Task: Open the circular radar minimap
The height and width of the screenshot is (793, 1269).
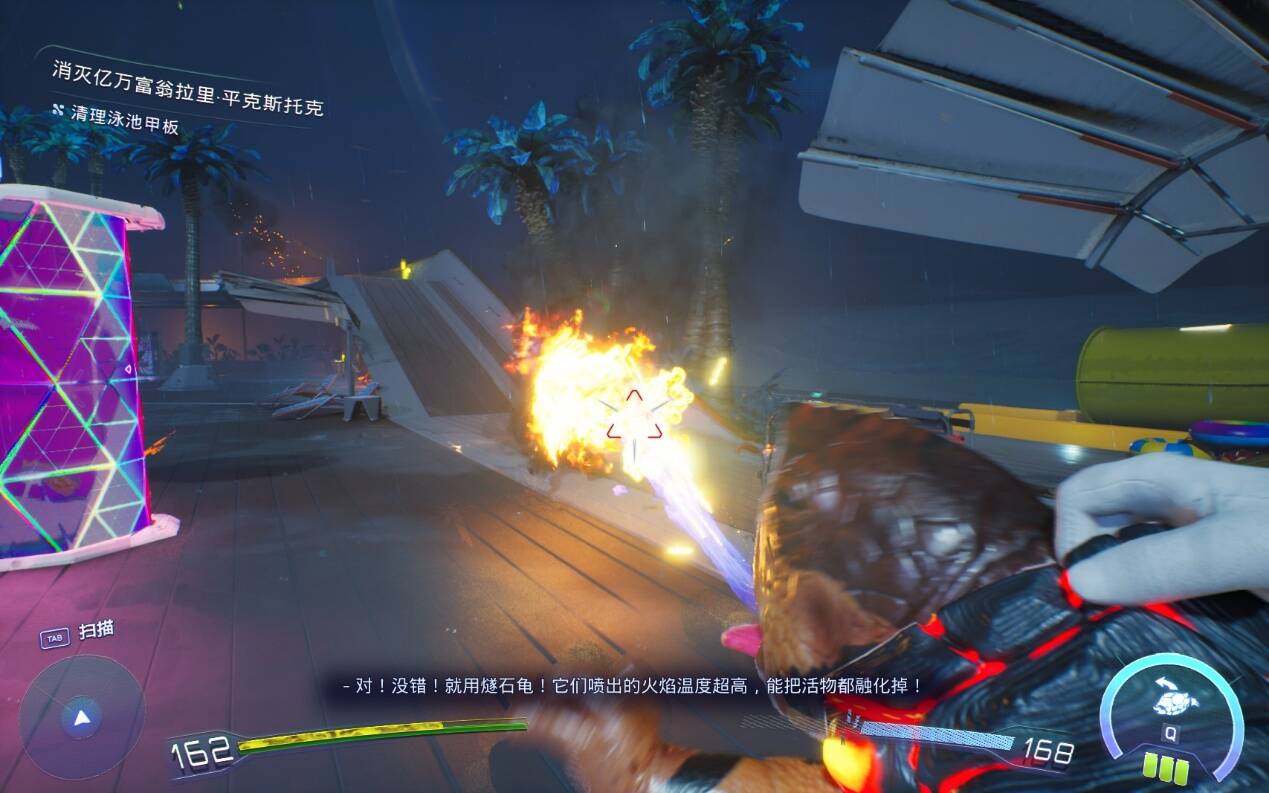Action: (x=81, y=716)
